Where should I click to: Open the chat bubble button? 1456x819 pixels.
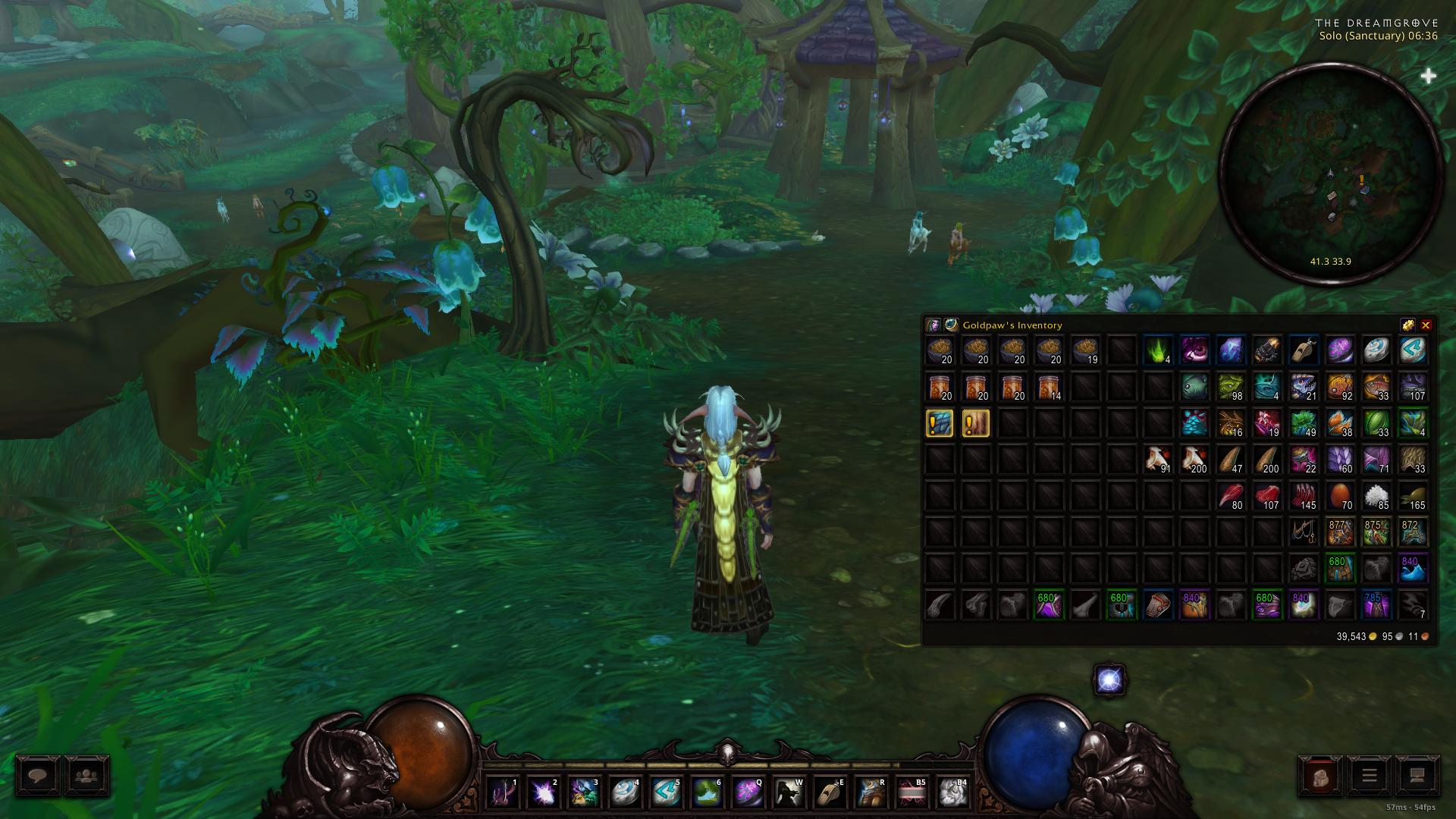tap(38, 776)
